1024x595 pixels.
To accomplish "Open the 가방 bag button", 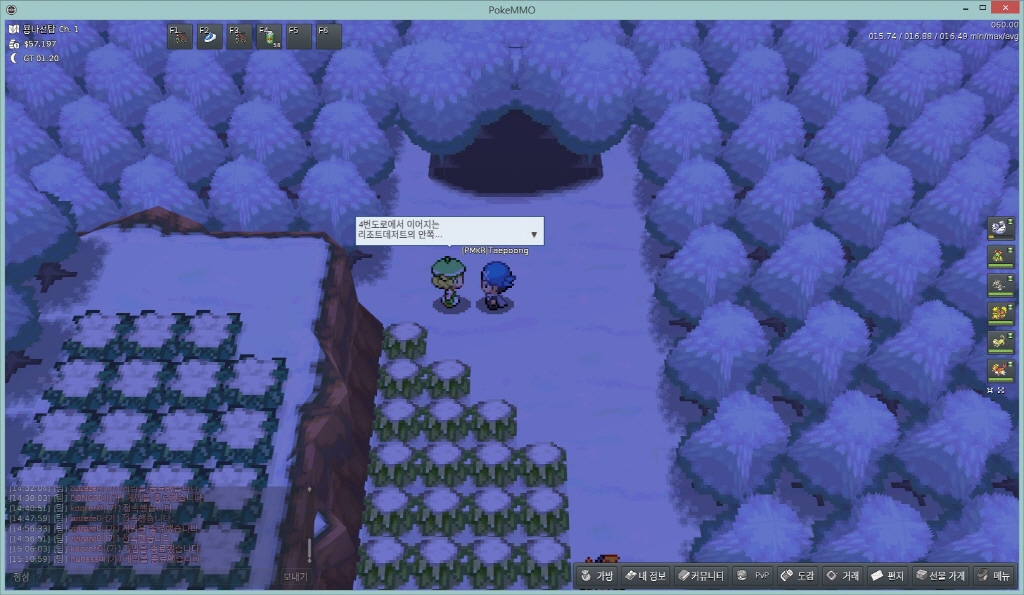I will (597, 576).
